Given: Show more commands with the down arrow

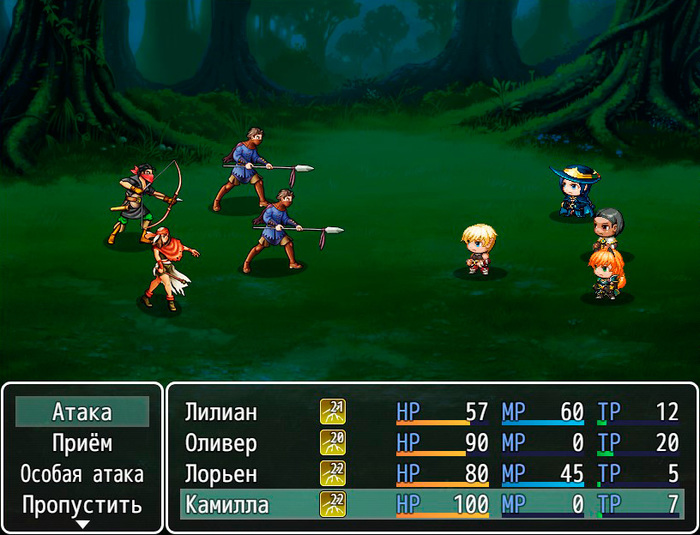Looking at the screenshot, I should click(x=83, y=524).
